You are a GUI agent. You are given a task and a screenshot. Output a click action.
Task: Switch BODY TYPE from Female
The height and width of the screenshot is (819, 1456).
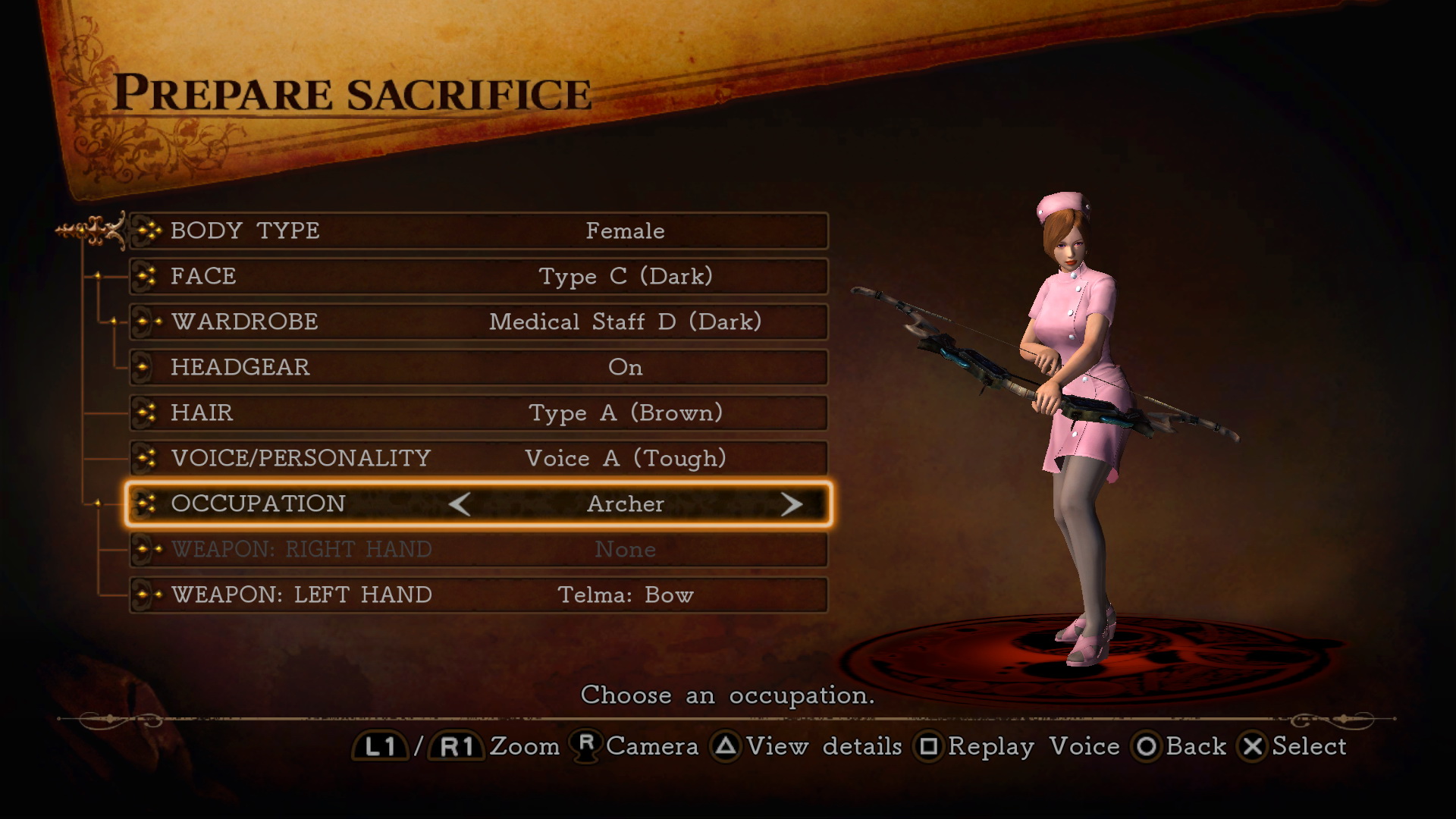click(625, 231)
